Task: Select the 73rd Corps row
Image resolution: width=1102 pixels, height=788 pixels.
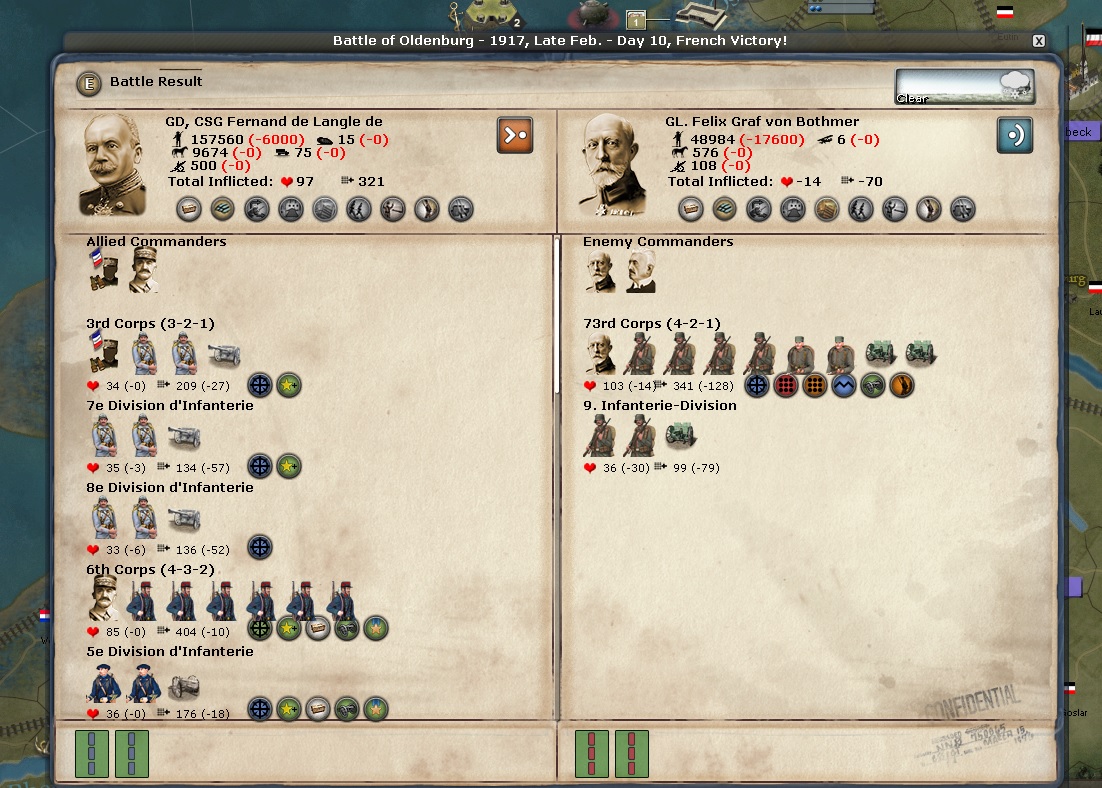Action: pos(651,324)
